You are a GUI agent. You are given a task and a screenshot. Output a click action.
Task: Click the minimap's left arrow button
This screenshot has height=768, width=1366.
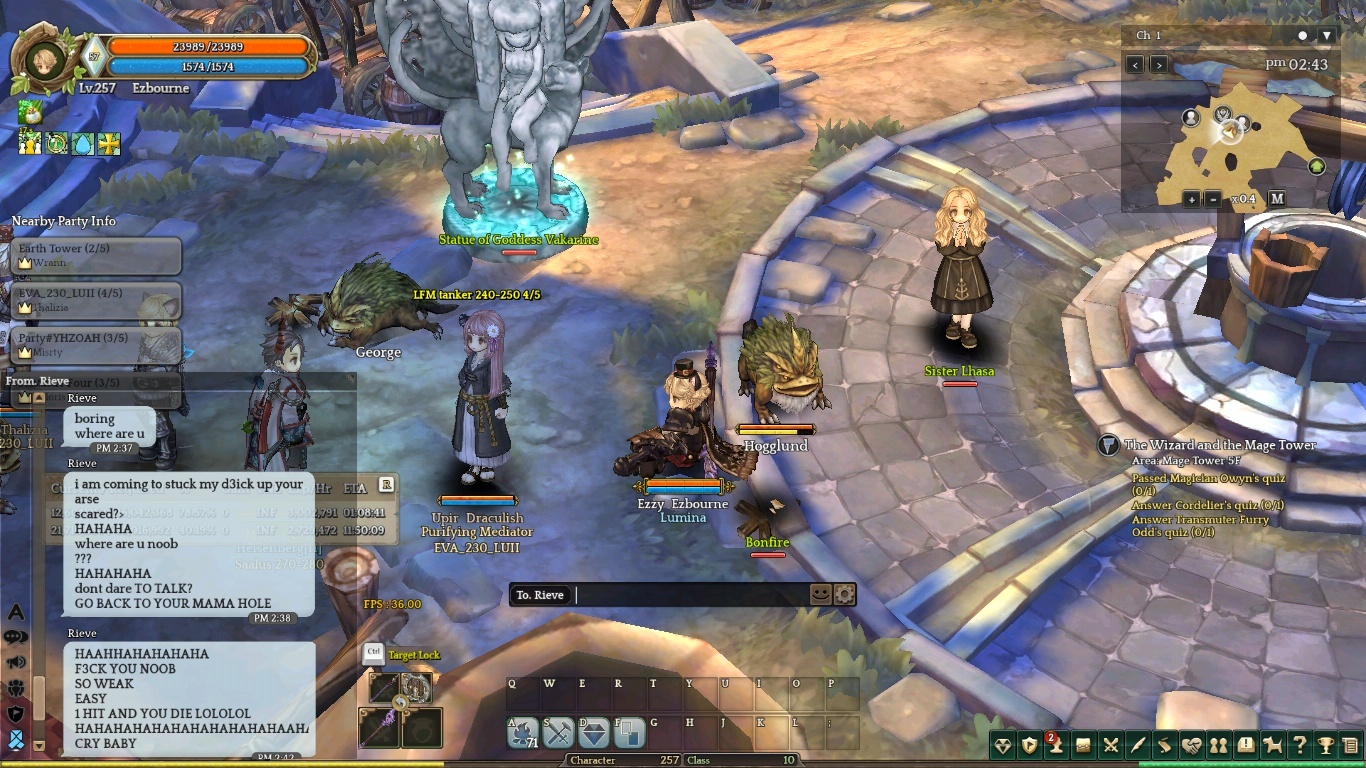tap(1135, 65)
